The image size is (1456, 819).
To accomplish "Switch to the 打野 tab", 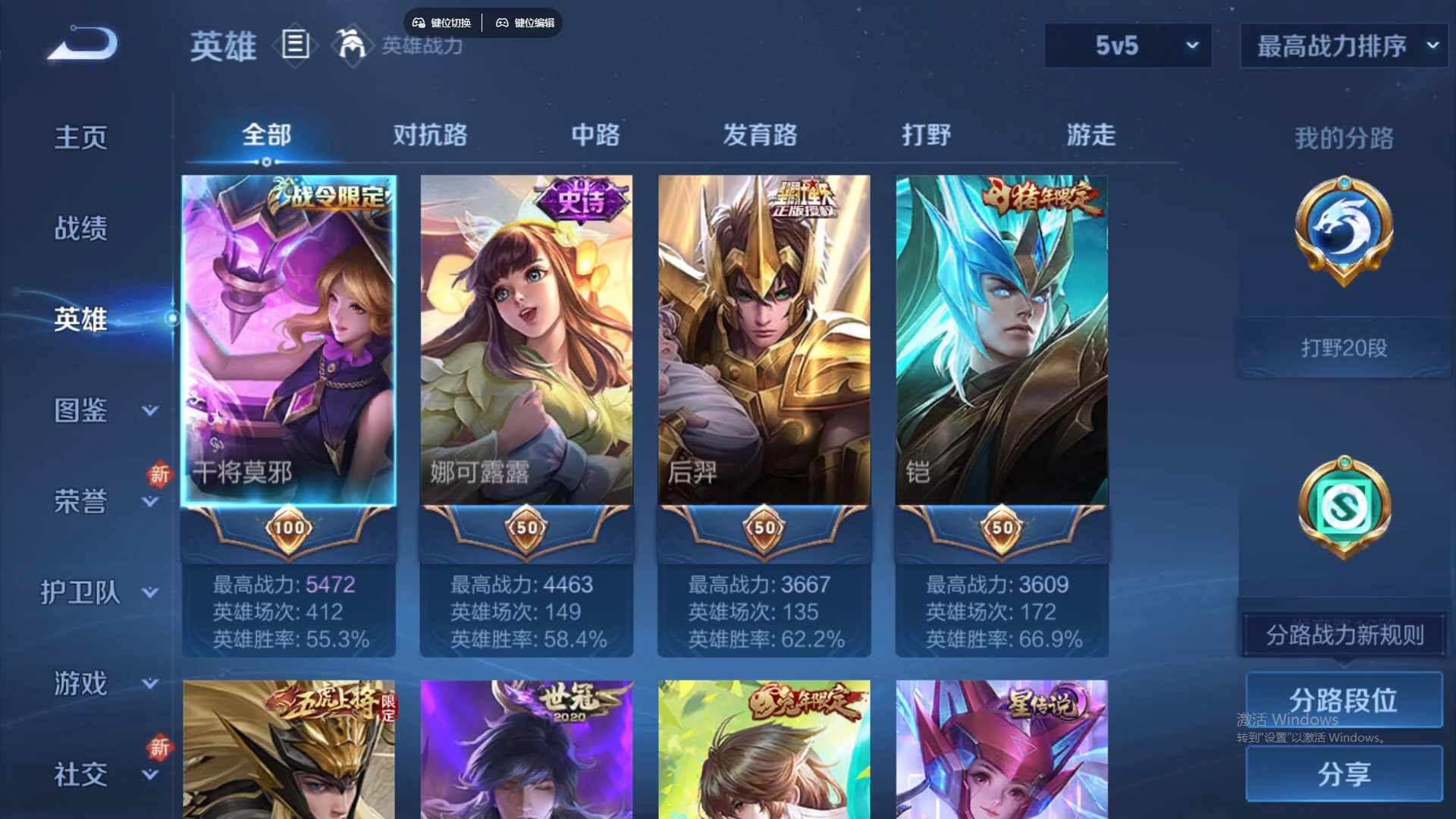I will point(927,135).
